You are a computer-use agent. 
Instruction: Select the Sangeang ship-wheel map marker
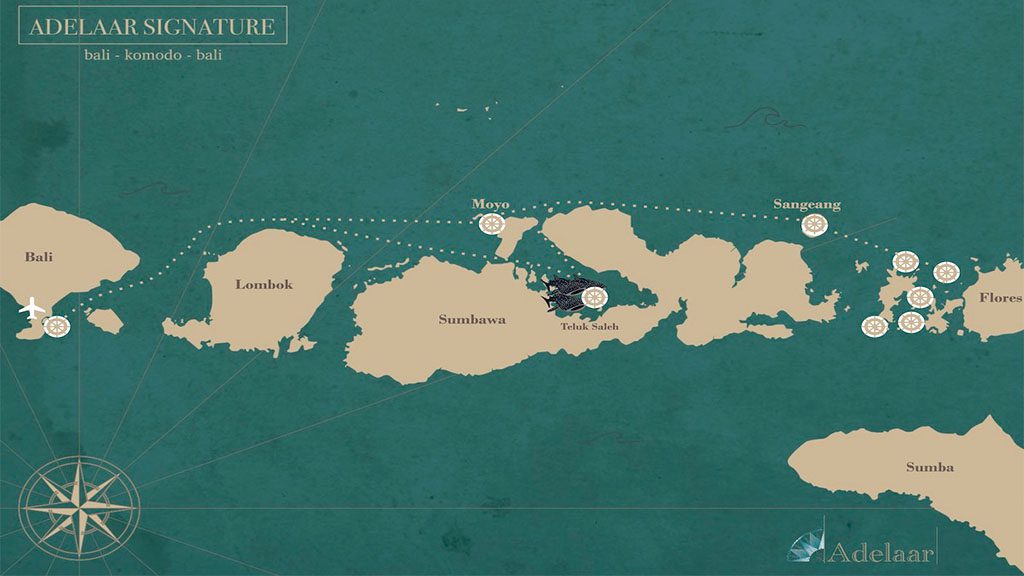[x=815, y=226]
